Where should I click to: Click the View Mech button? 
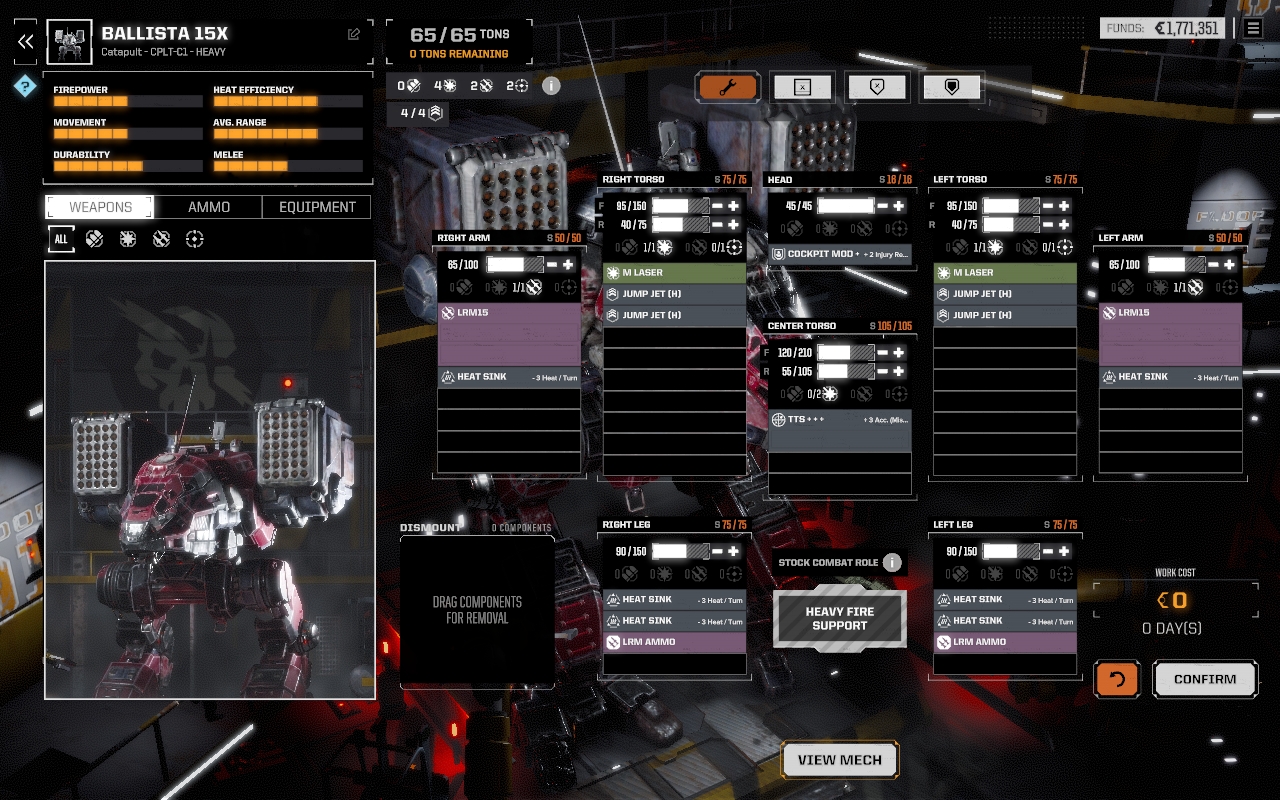(840, 760)
